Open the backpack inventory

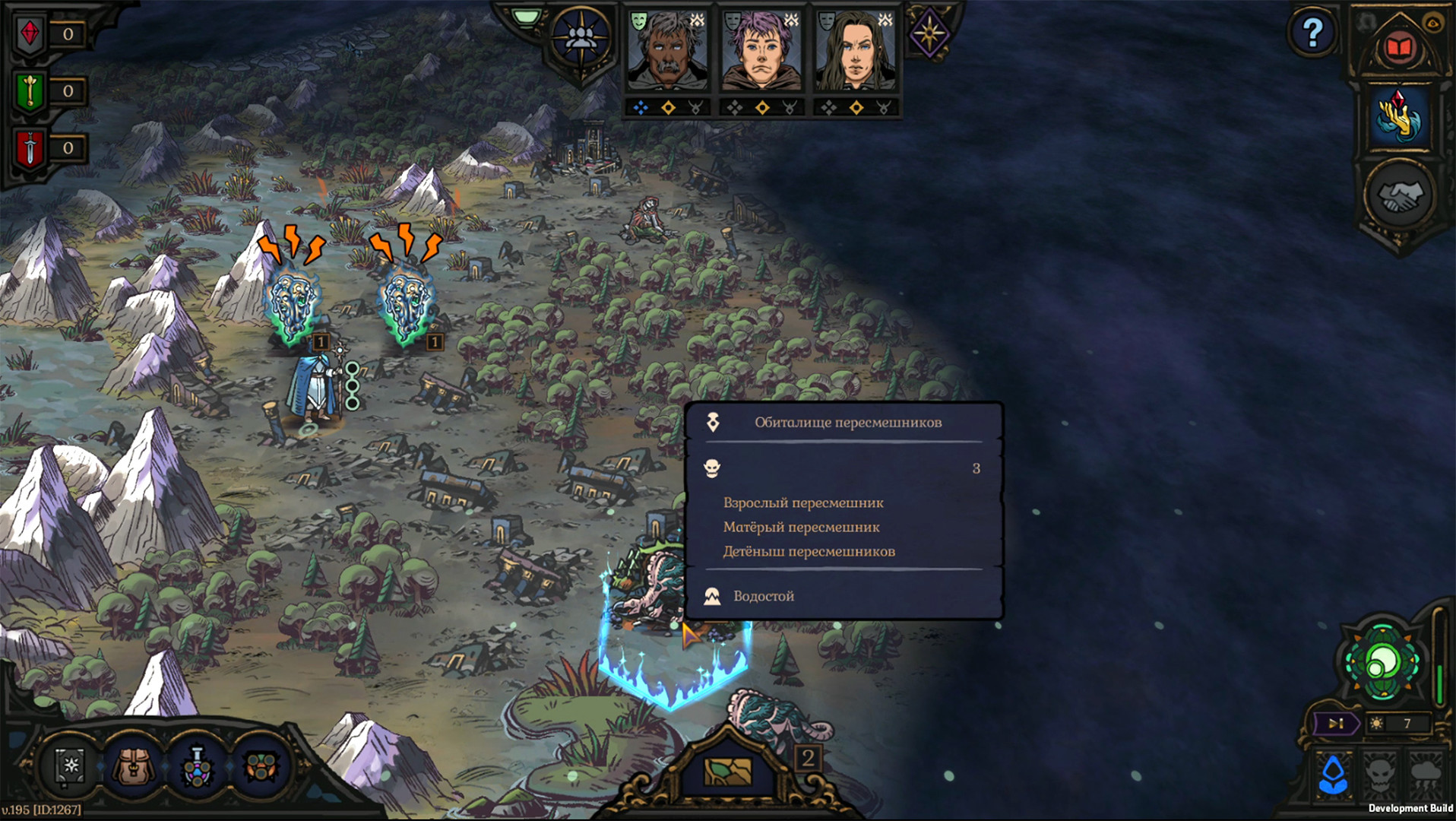(135, 765)
